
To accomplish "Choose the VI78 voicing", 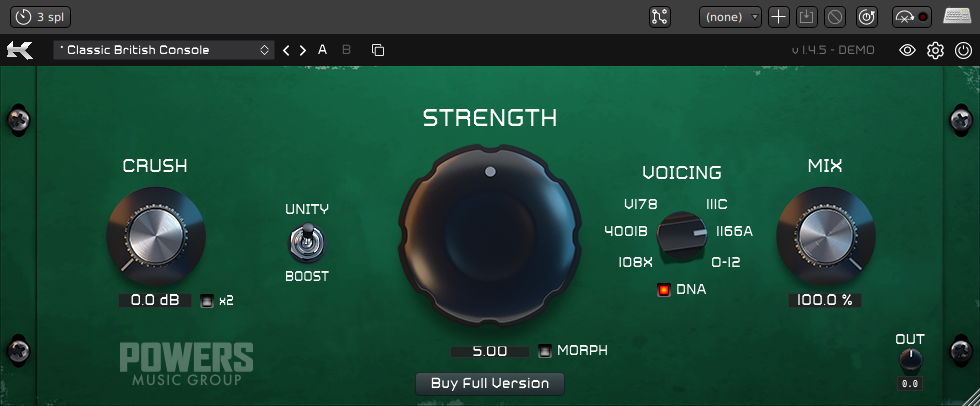I will [x=640, y=204].
